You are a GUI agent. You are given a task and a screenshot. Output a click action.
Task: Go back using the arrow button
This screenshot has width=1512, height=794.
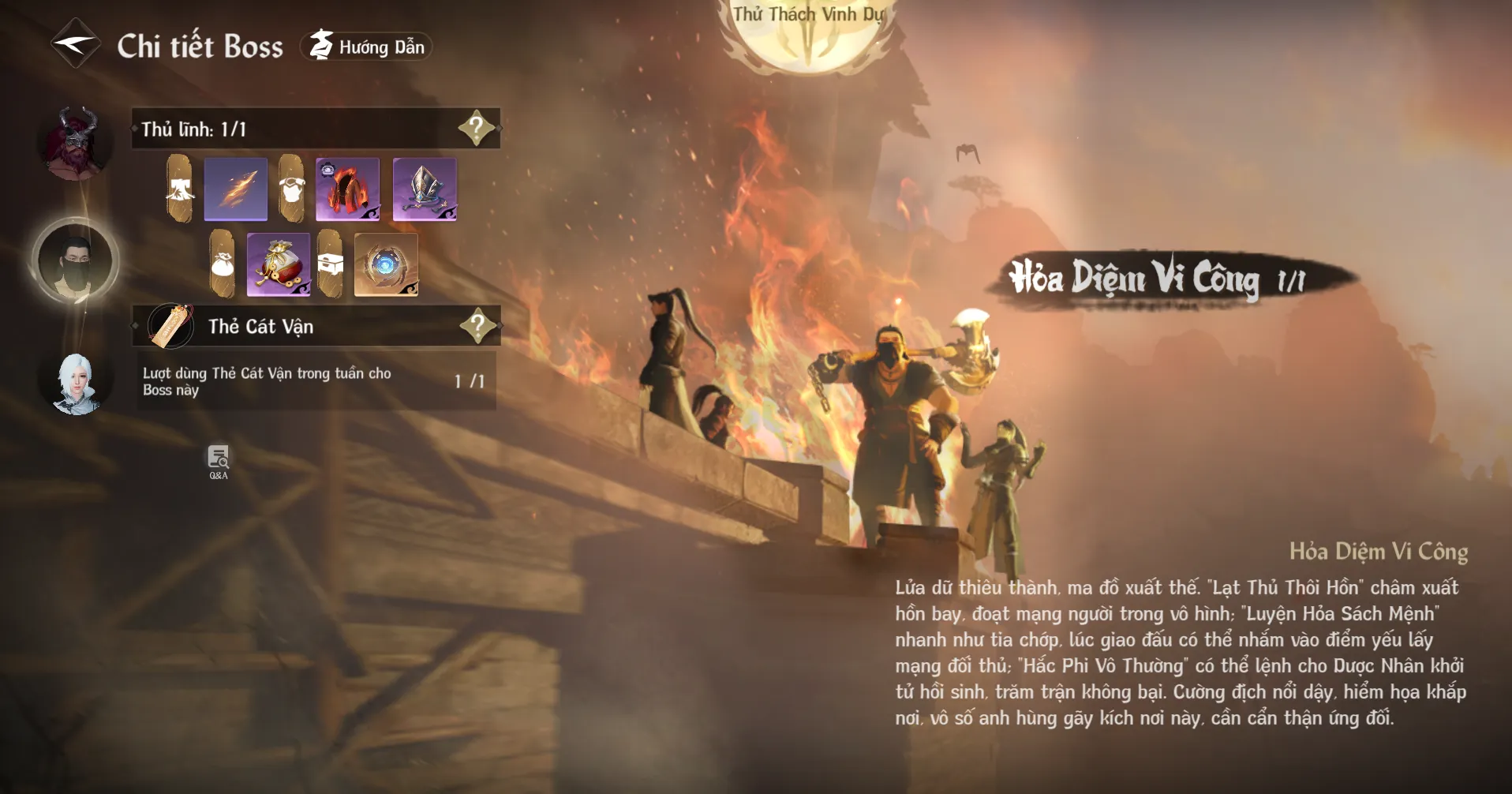[75, 44]
